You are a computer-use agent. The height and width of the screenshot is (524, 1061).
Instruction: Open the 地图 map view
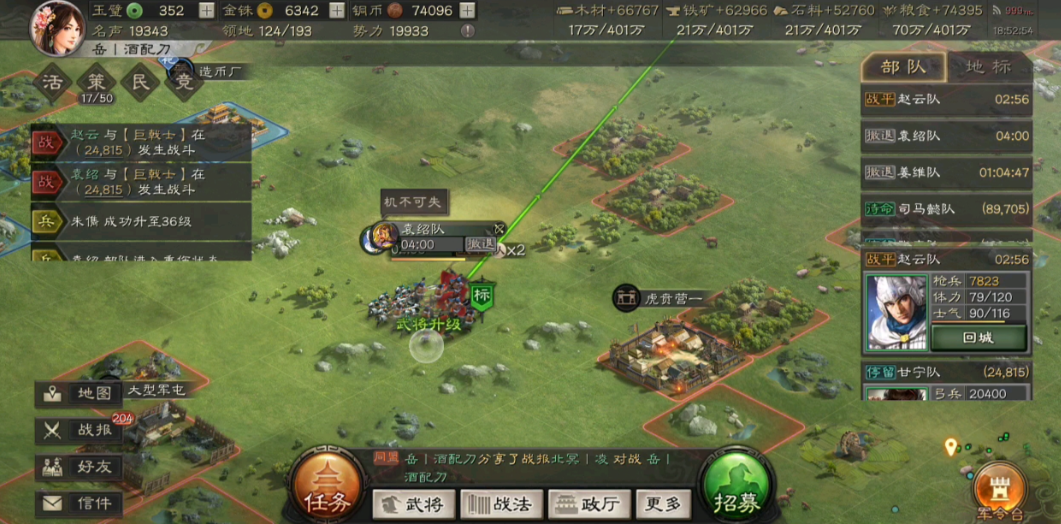(x=80, y=394)
